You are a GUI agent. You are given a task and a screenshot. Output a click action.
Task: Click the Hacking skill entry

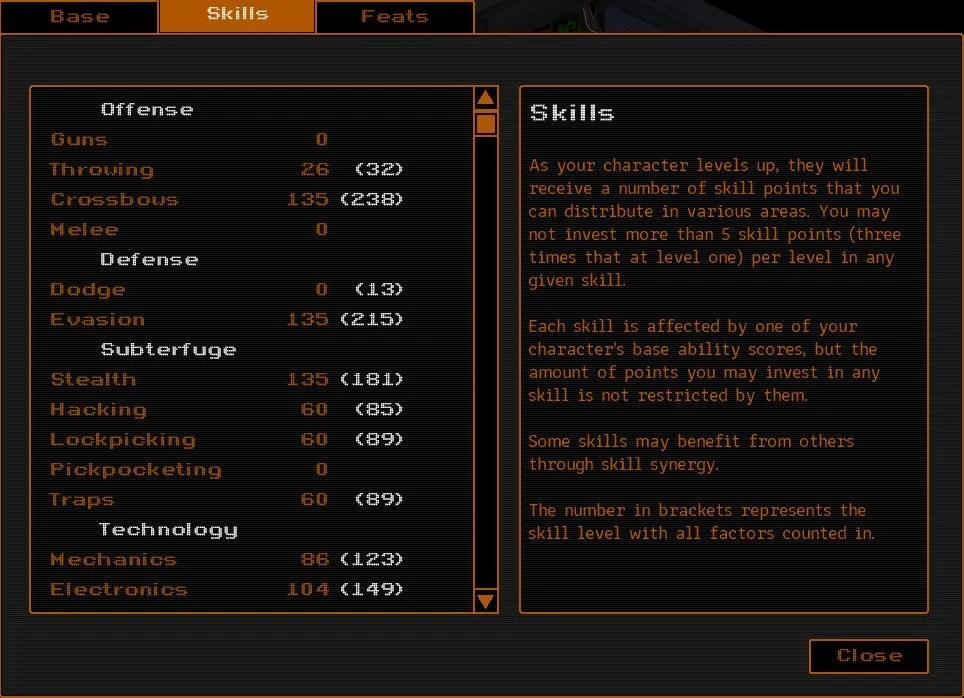(98, 410)
